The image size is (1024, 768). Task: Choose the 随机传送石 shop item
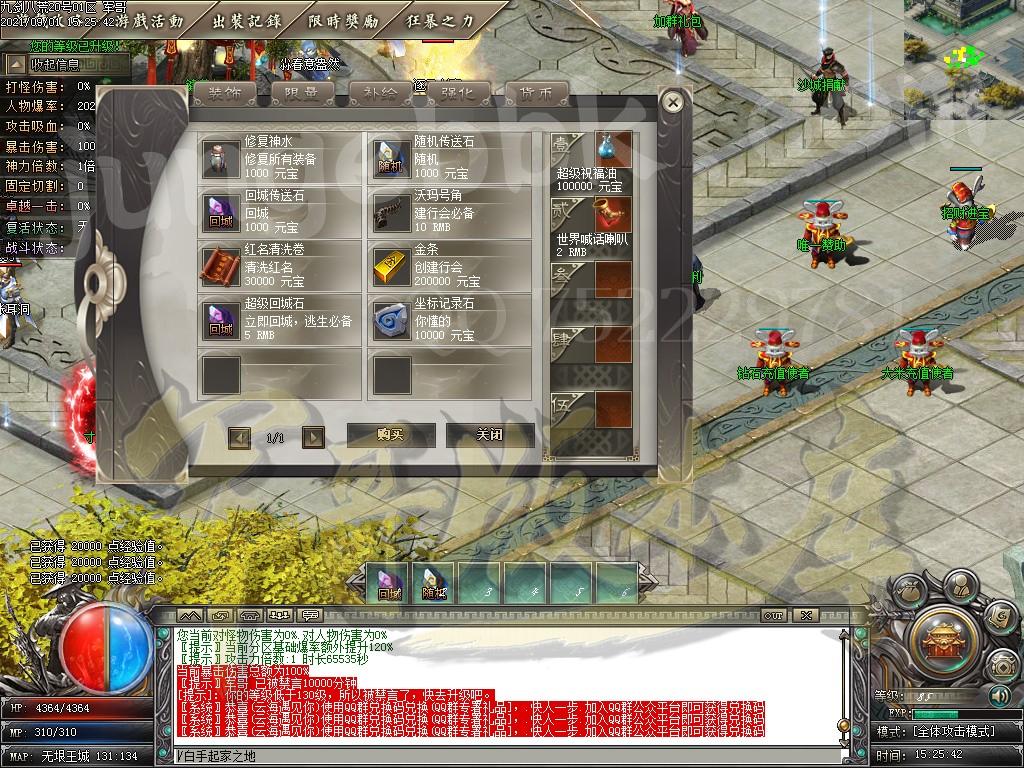pyautogui.click(x=449, y=159)
